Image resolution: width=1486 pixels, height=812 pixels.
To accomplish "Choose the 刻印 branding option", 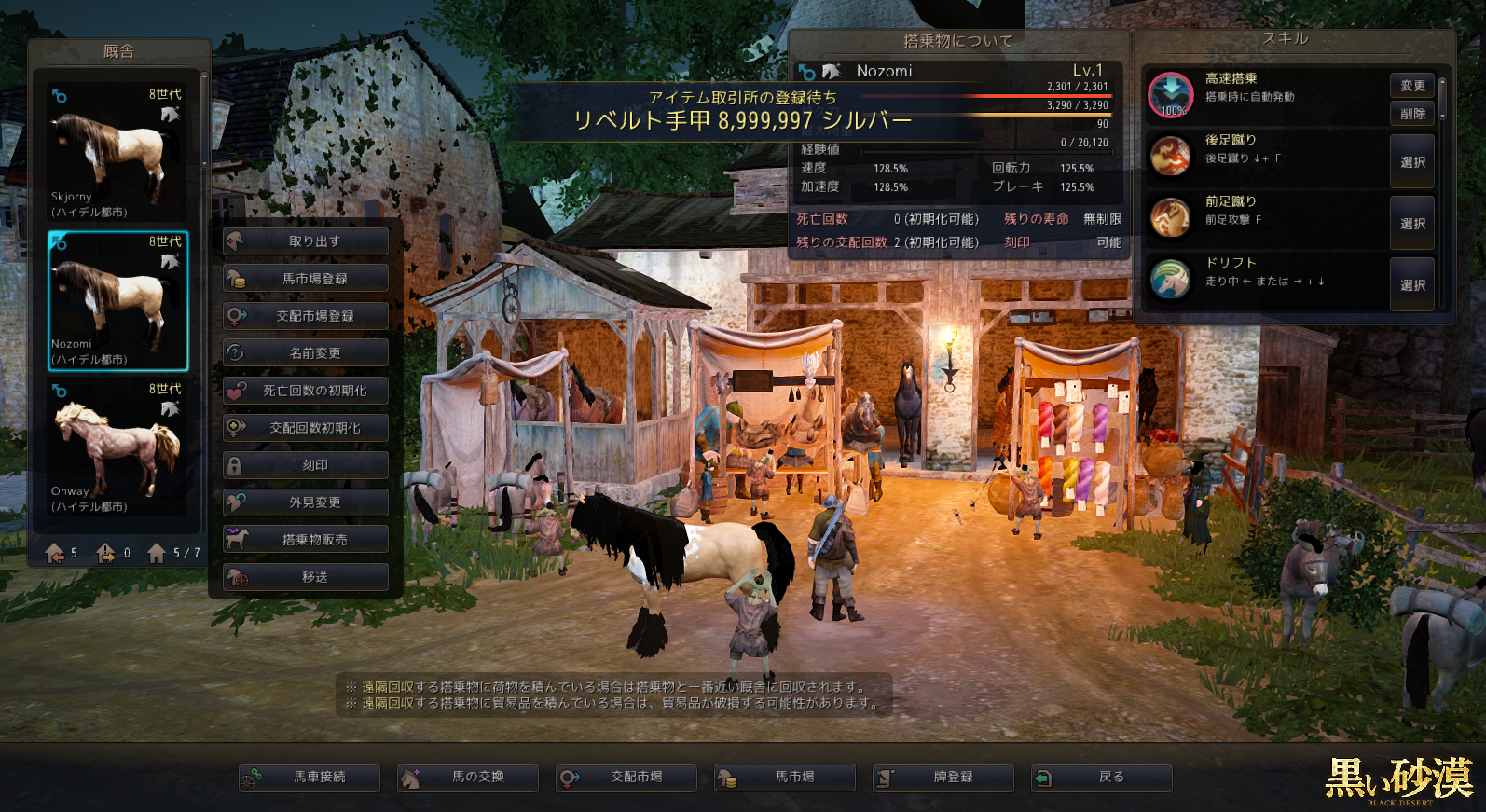I will click(306, 465).
